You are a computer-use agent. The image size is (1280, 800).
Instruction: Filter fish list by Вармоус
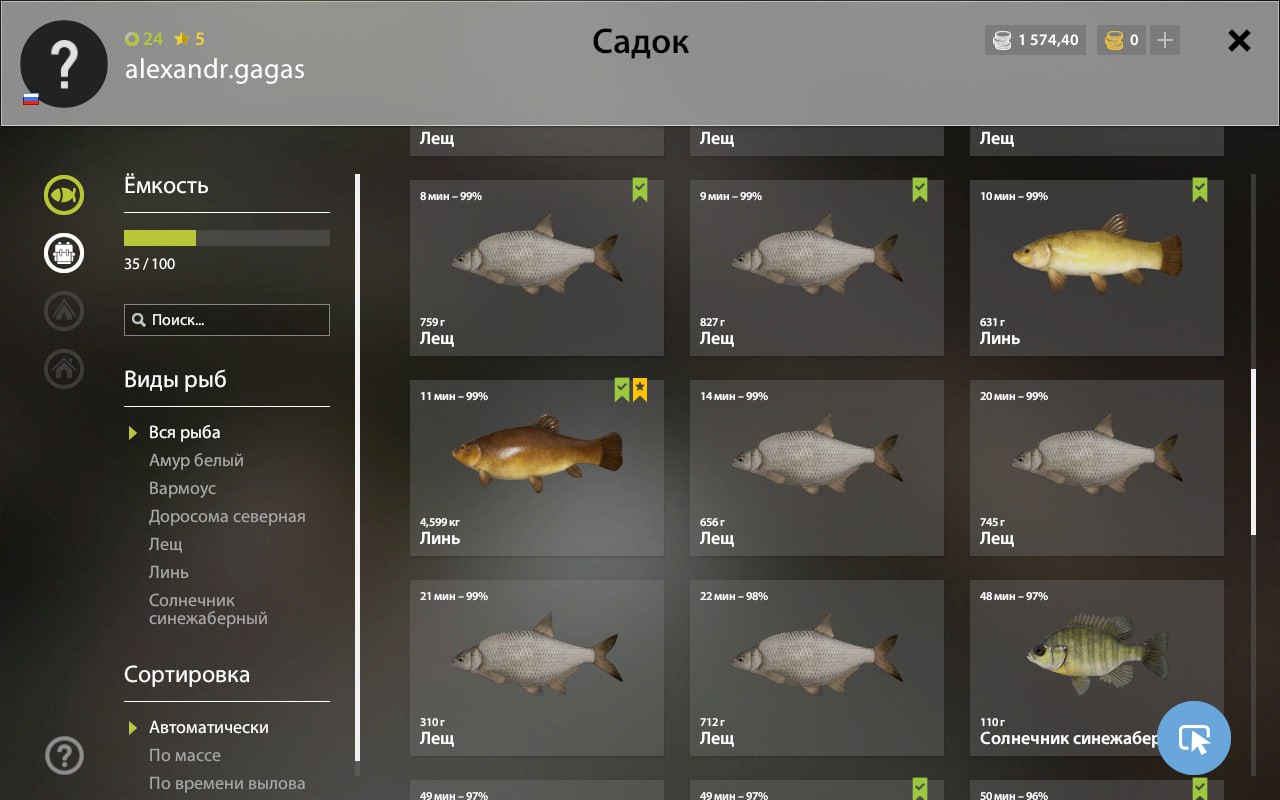(182, 488)
